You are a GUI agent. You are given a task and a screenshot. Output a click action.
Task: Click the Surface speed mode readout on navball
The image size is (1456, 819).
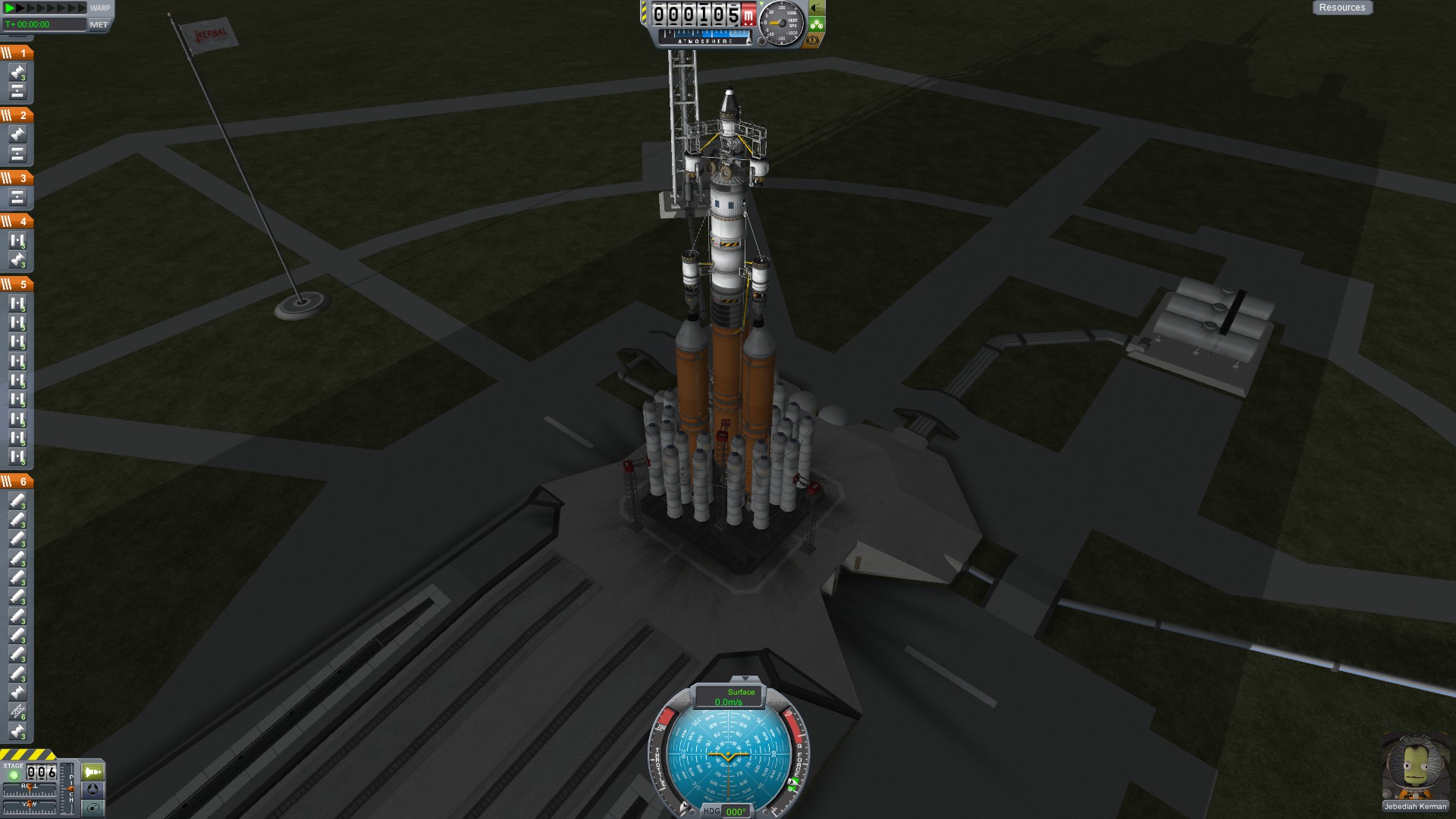(x=729, y=696)
